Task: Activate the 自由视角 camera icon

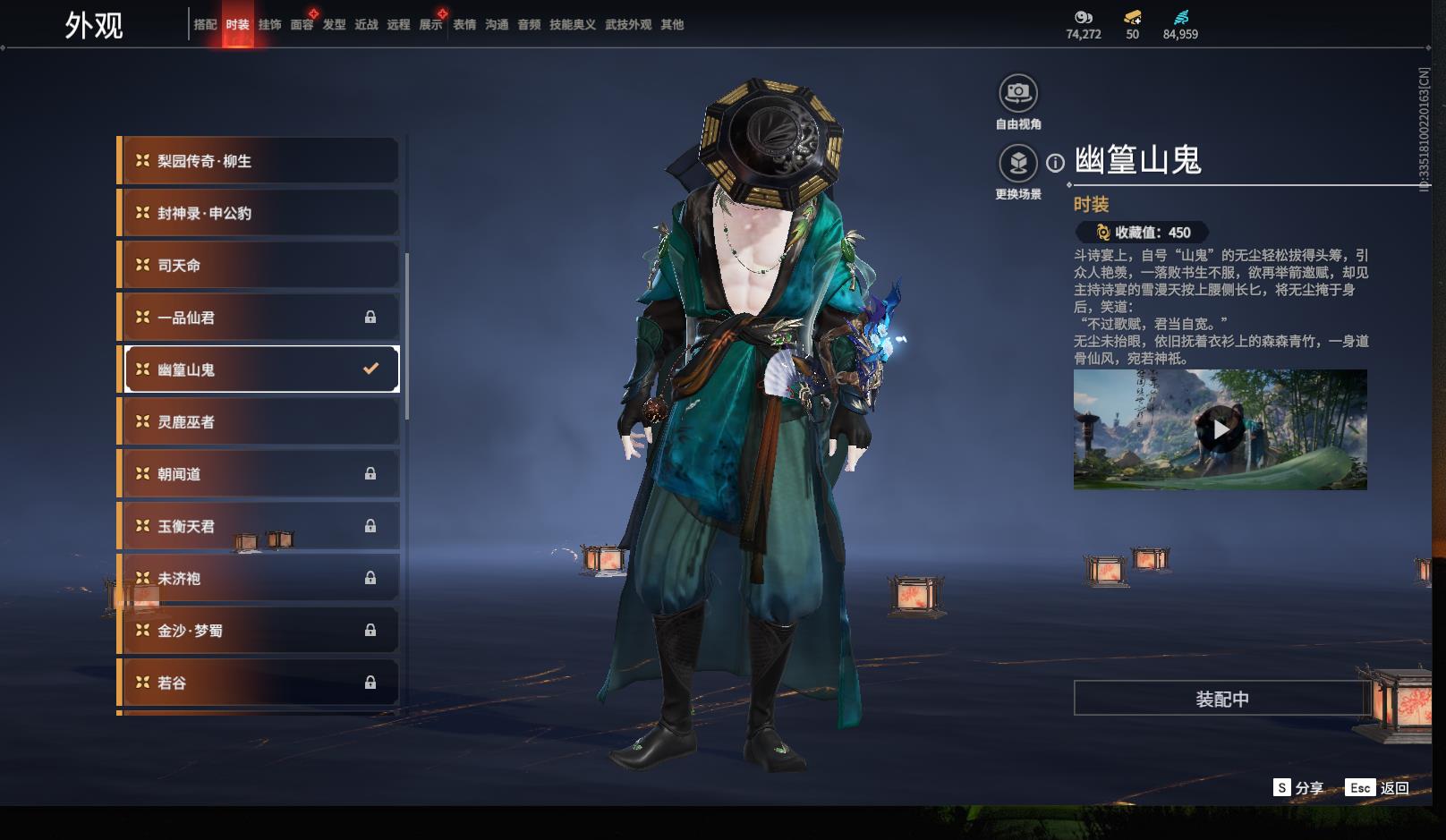Action: tap(1017, 93)
